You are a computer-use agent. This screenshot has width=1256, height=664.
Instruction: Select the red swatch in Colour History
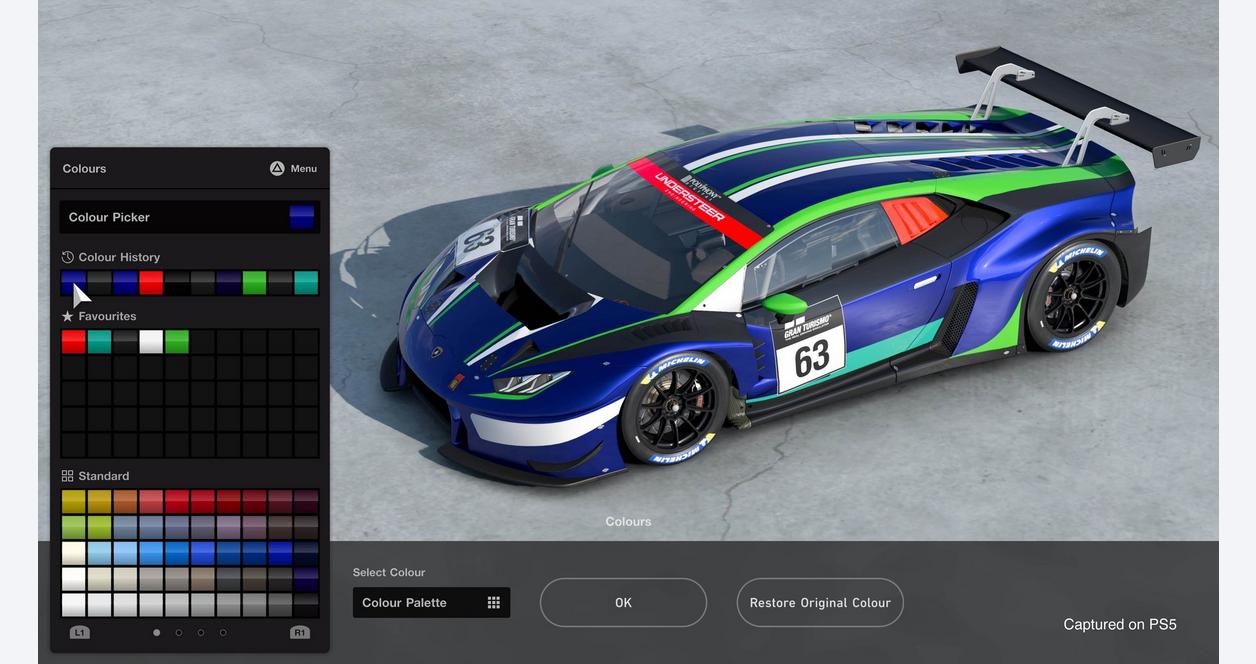pos(151,283)
